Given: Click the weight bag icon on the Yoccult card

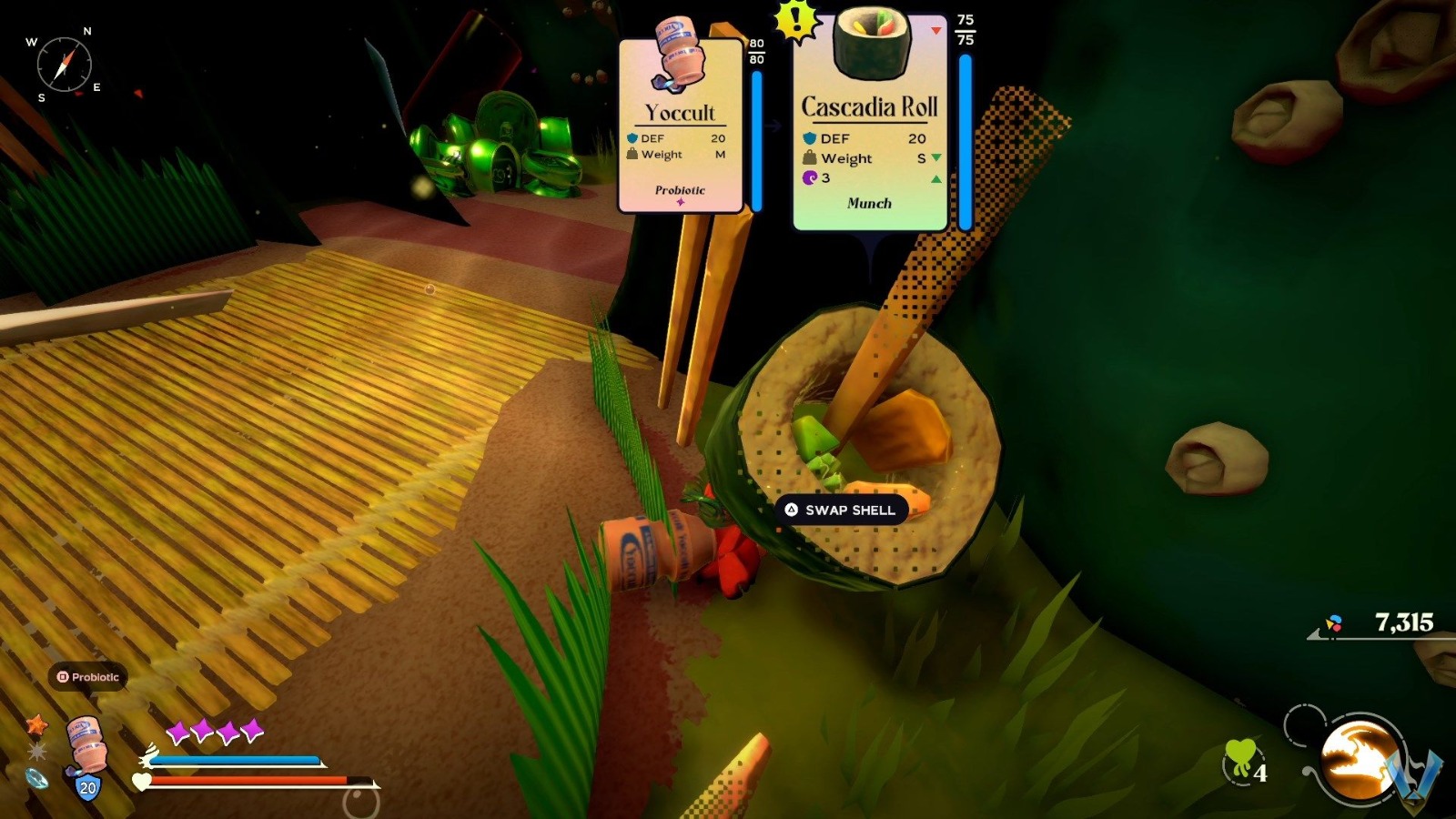Looking at the screenshot, I should pos(631,155).
